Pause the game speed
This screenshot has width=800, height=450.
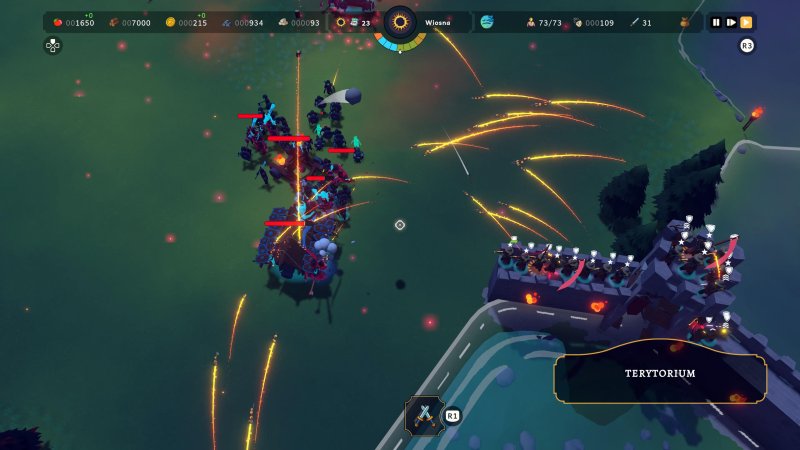[716, 22]
